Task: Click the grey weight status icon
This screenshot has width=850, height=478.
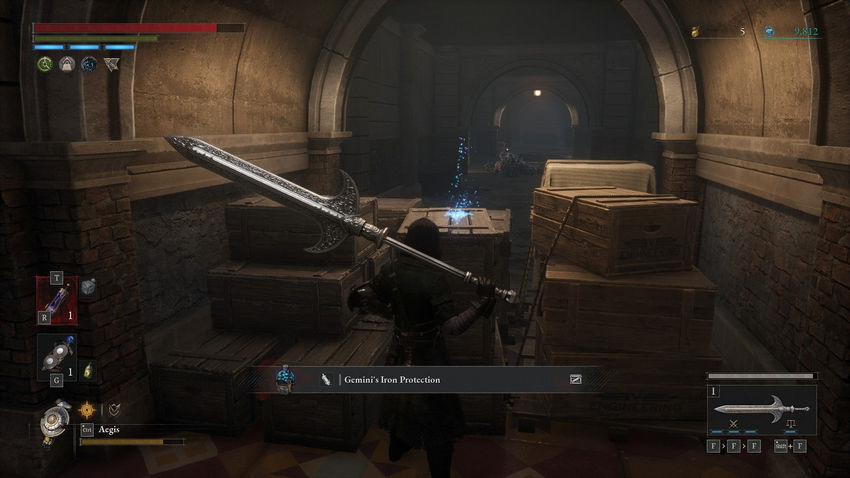Action: 67,64
